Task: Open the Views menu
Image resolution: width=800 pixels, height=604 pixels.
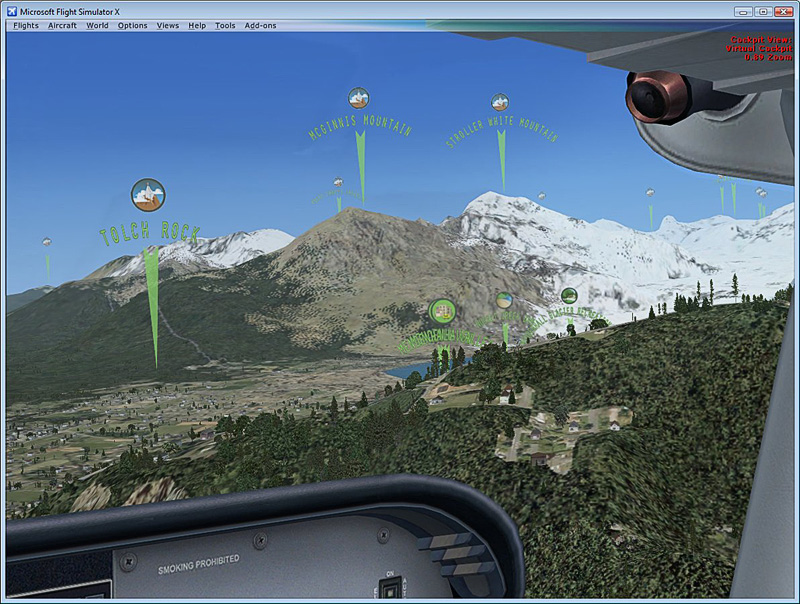Action: coord(168,25)
